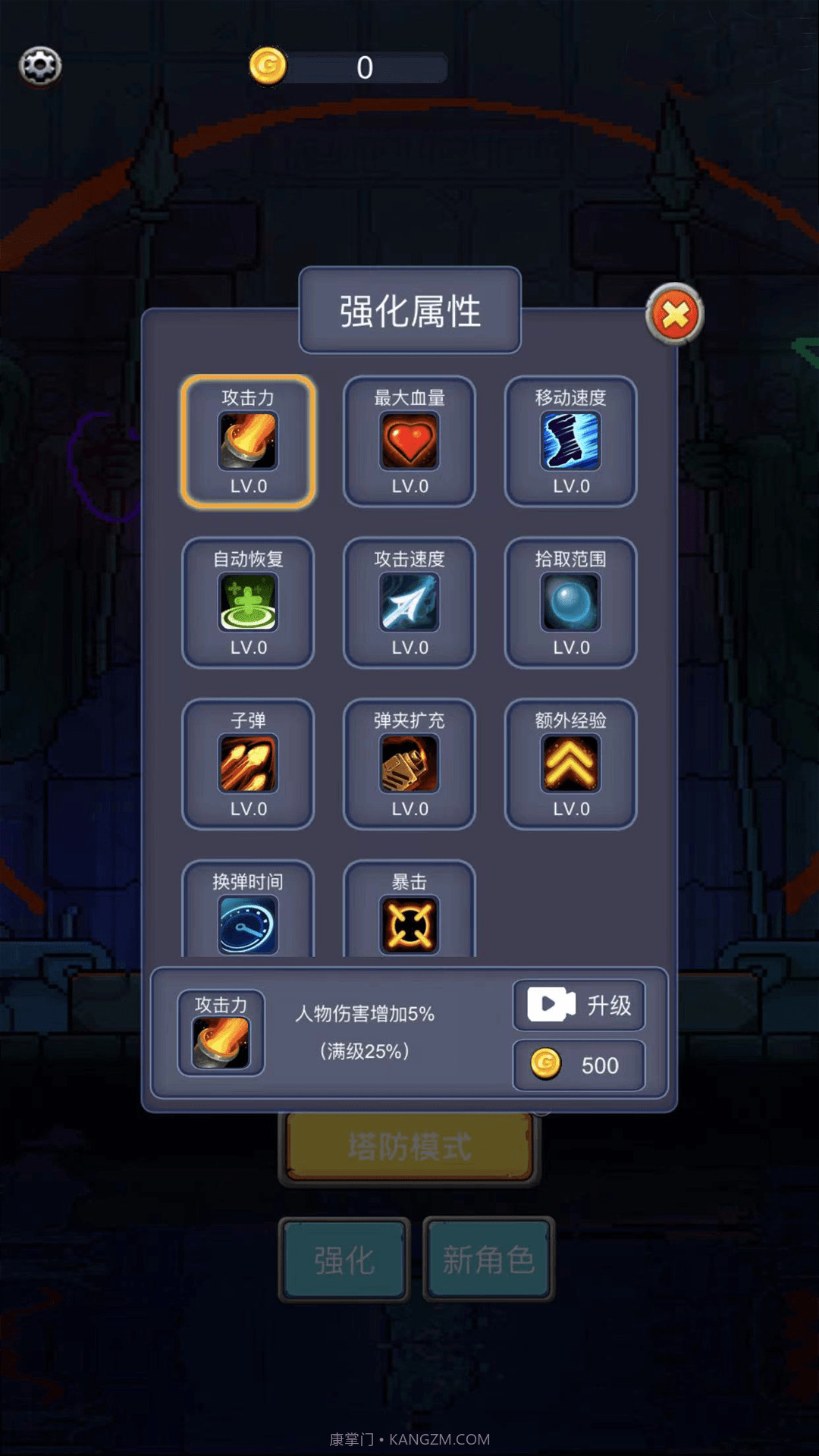Select the 最大血量 max health tile
The height and width of the screenshot is (1456, 819).
pos(409,441)
